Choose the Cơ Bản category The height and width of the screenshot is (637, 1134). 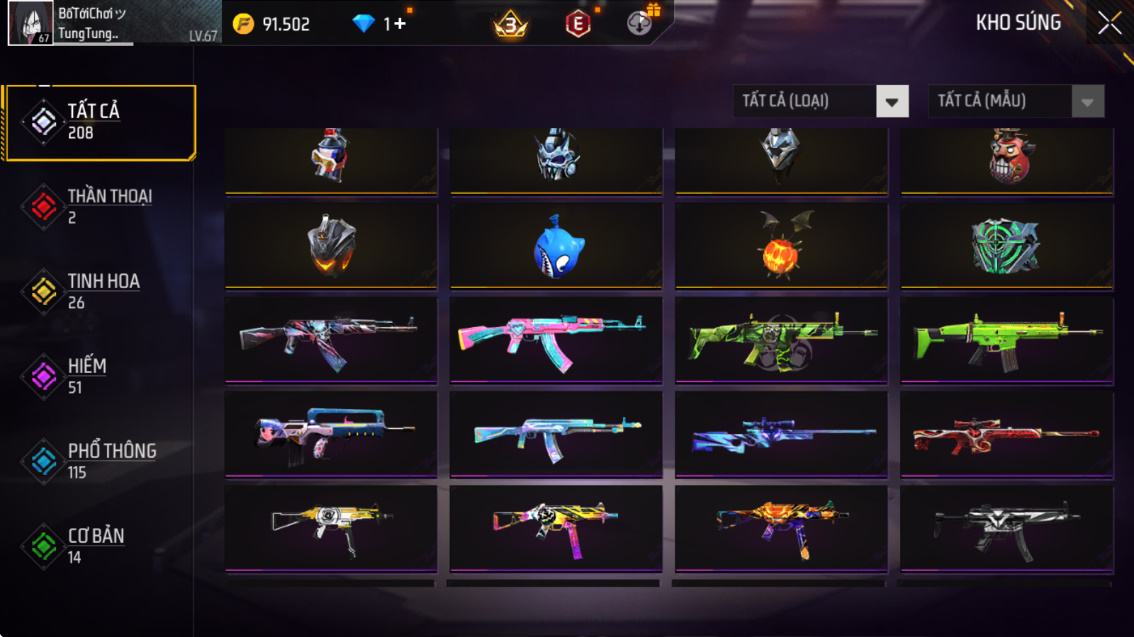98,546
